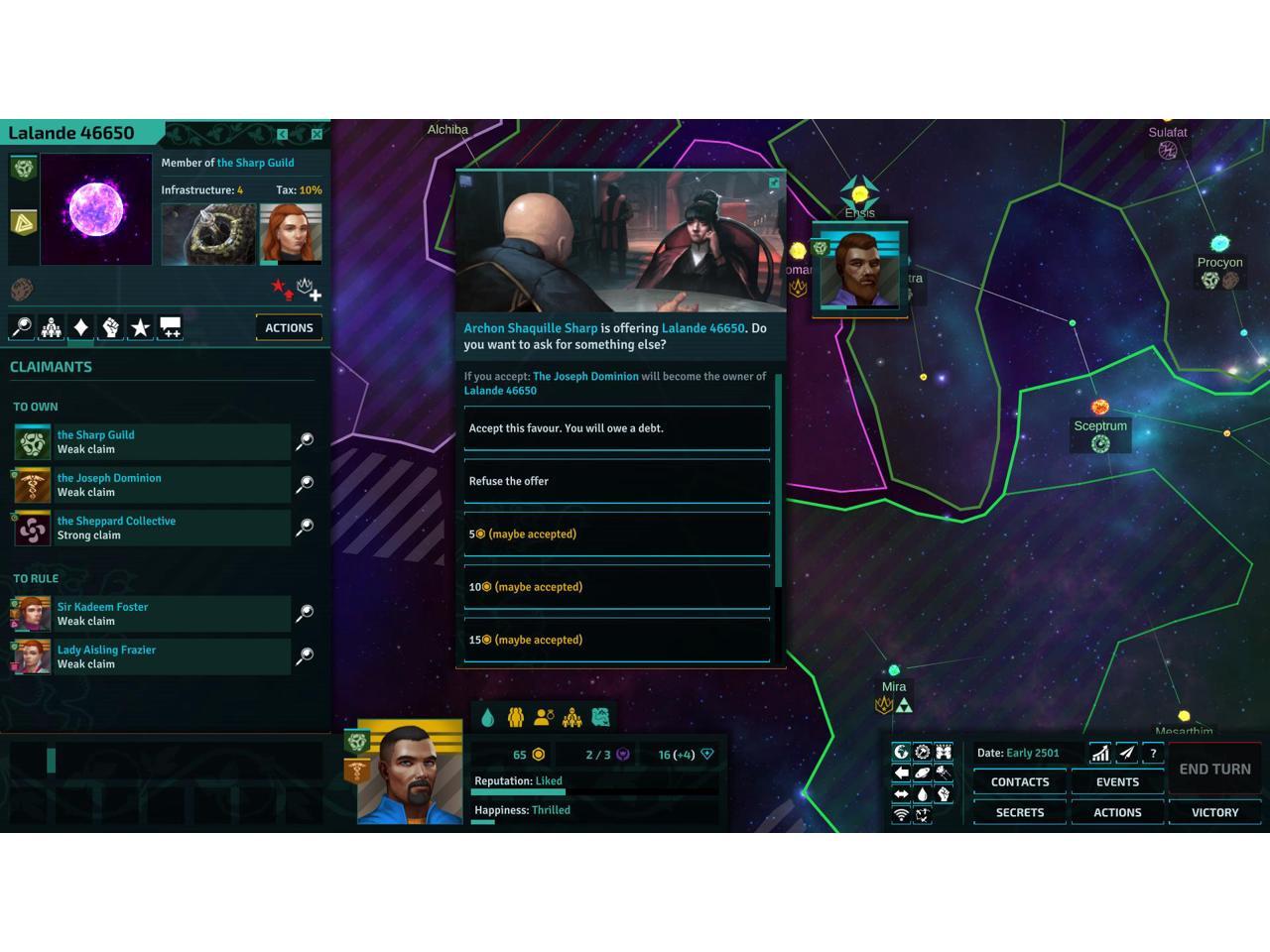Open the statistics bar chart icon

1099,754
